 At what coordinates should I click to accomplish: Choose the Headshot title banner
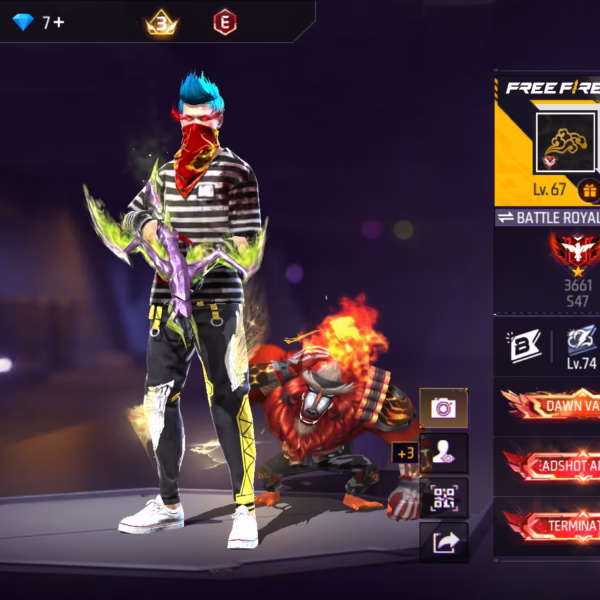(550, 466)
